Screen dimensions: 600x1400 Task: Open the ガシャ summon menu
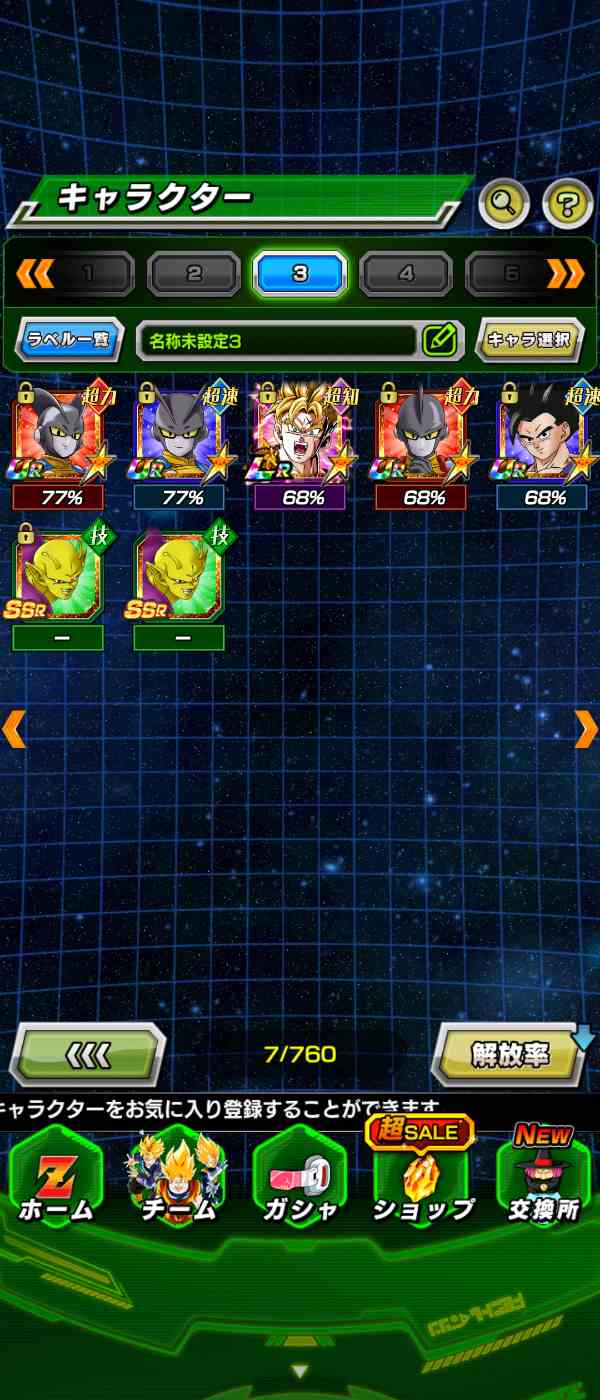point(299,1182)
